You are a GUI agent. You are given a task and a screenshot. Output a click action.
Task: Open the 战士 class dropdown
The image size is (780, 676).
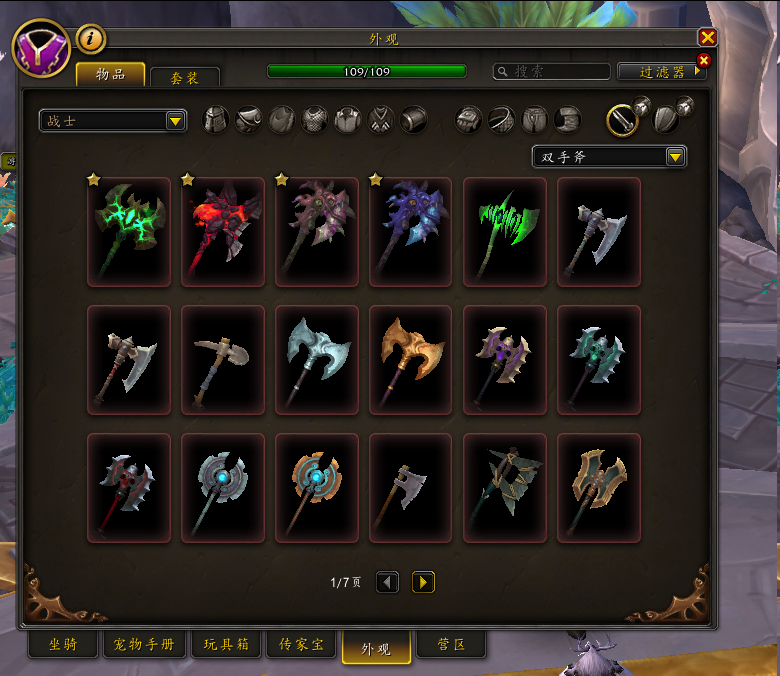pyautogui.click(x=112, y=121)
